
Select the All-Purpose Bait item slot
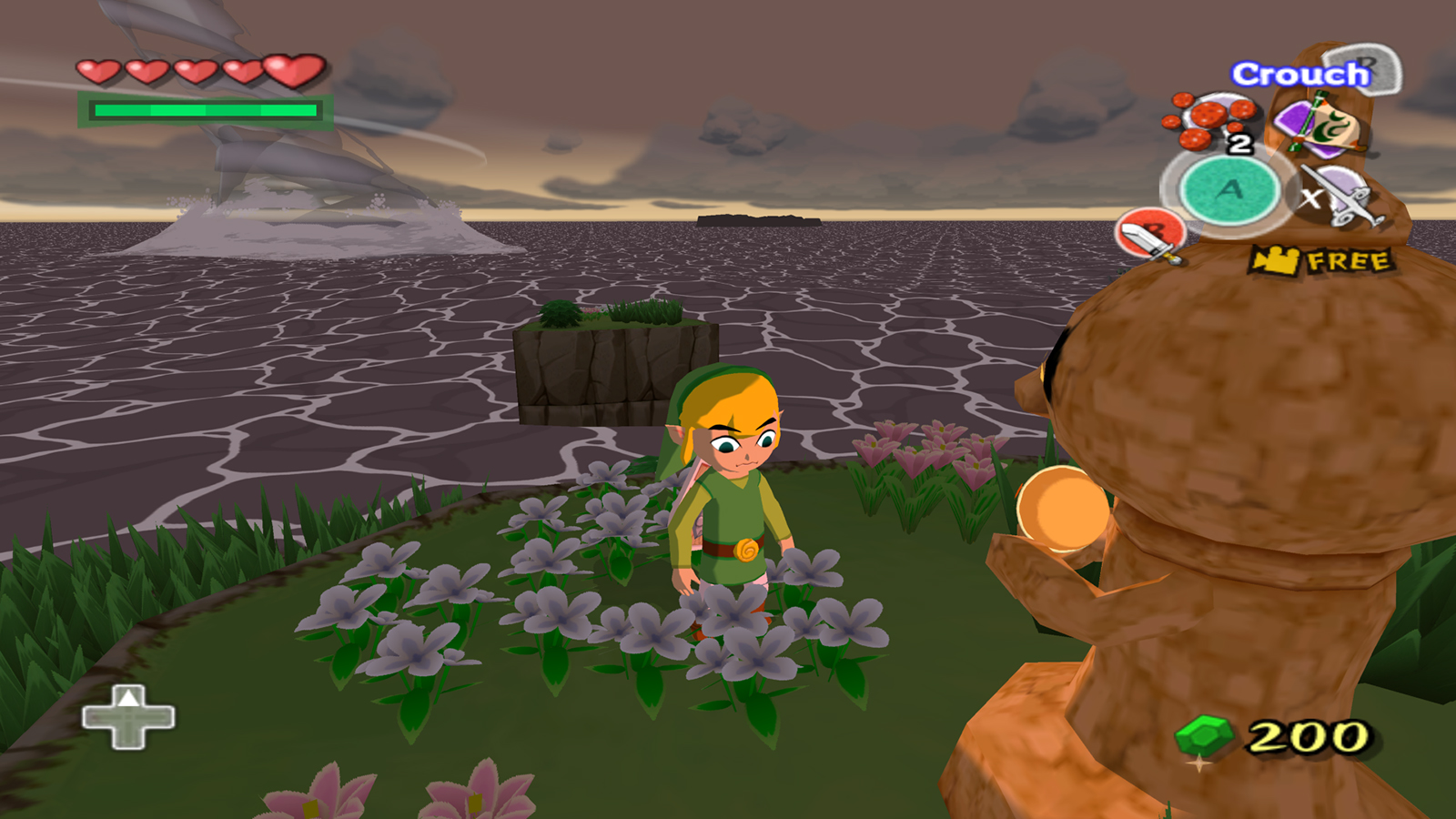click(1211, 120)
